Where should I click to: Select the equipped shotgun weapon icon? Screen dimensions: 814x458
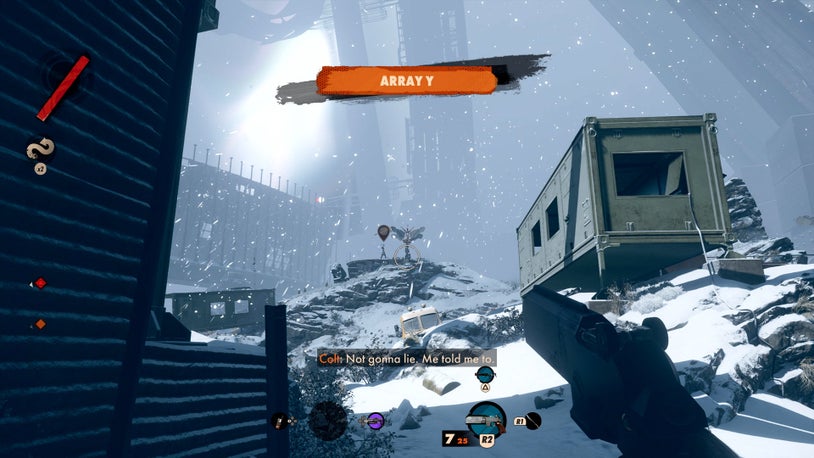(x=487, y=419)
